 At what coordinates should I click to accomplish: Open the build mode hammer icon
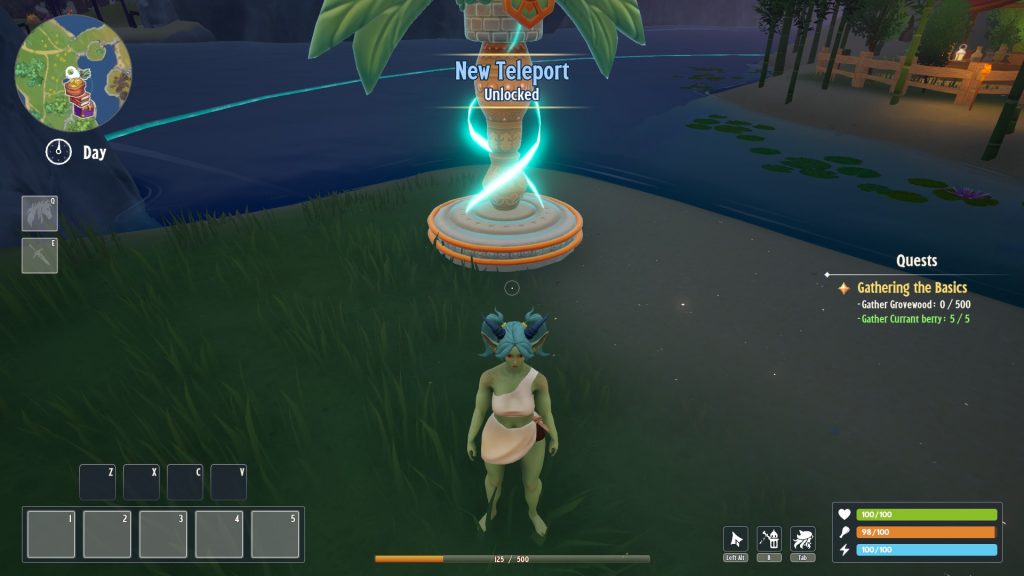tap(769, 539)
